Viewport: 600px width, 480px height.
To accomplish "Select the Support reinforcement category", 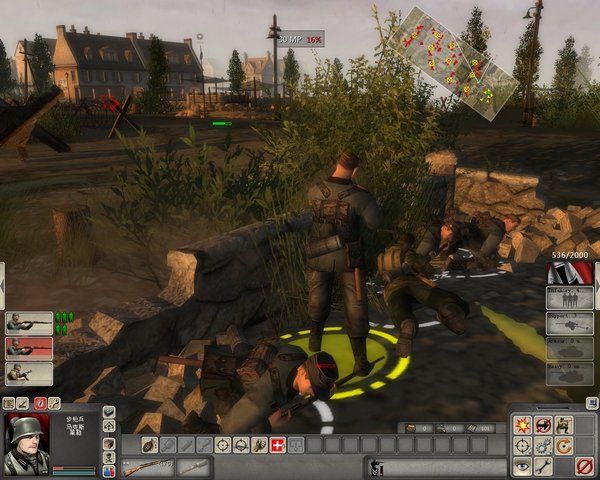I will point(570,324).
